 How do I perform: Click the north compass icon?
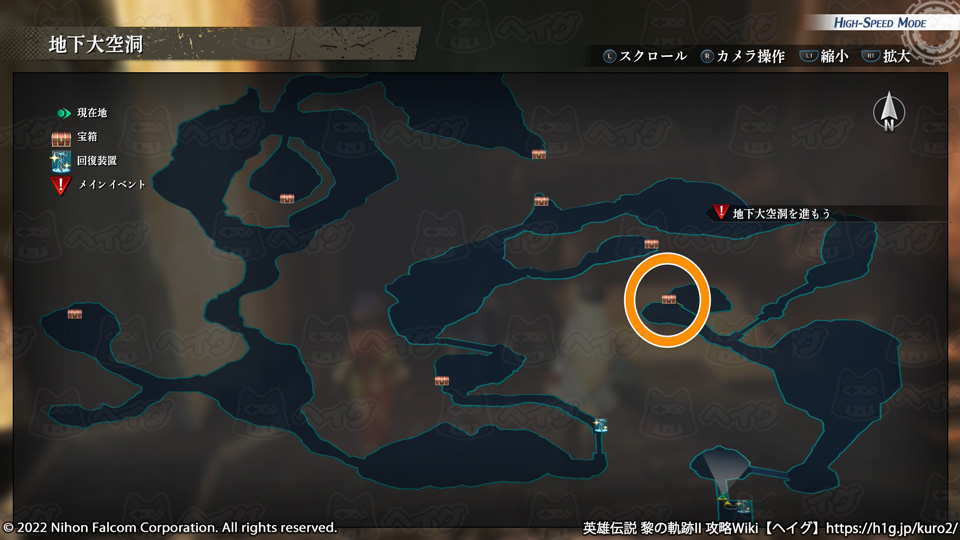(887, 113)
